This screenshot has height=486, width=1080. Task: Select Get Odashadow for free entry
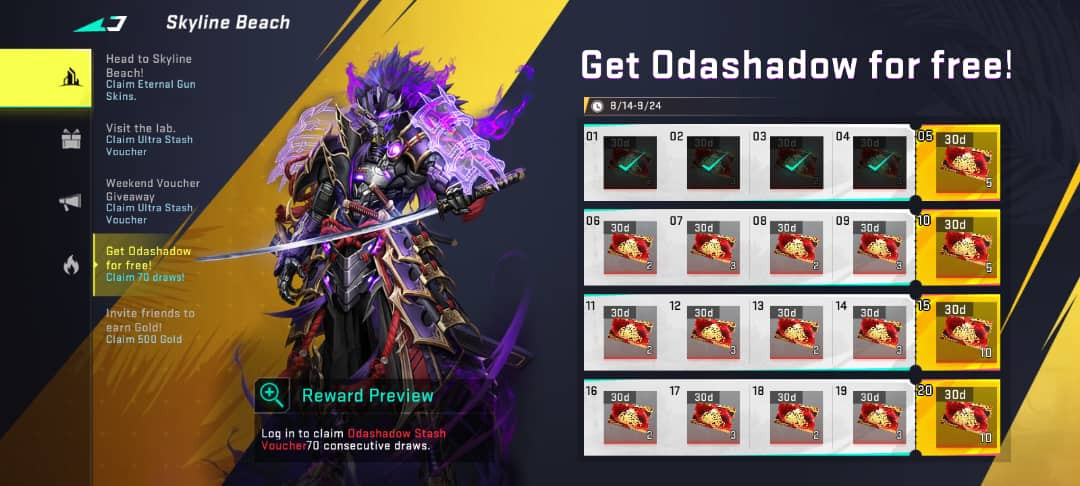[148, 264]
